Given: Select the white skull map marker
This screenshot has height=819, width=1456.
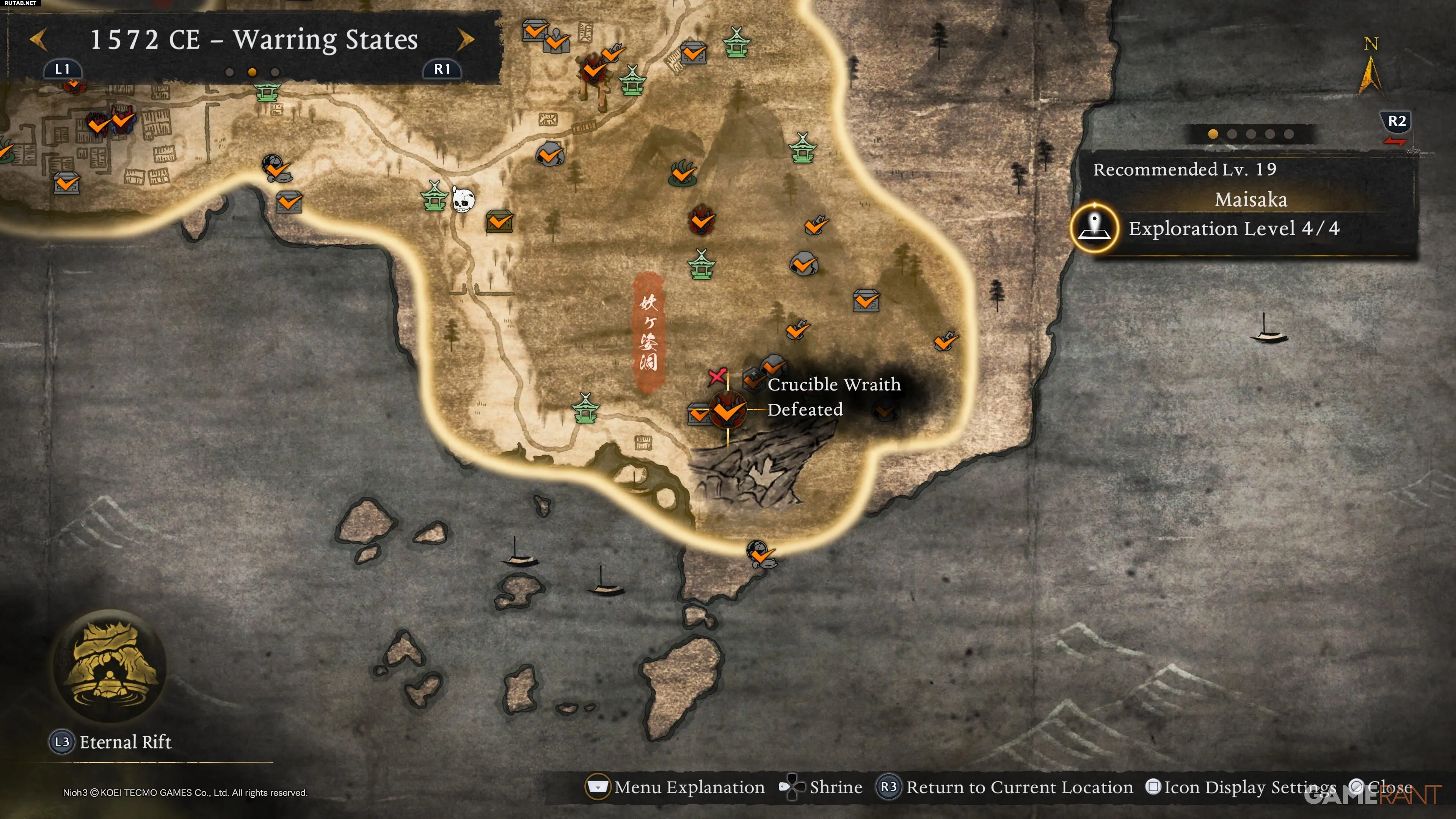Looking at the screenshot, I should coord(463,199).
